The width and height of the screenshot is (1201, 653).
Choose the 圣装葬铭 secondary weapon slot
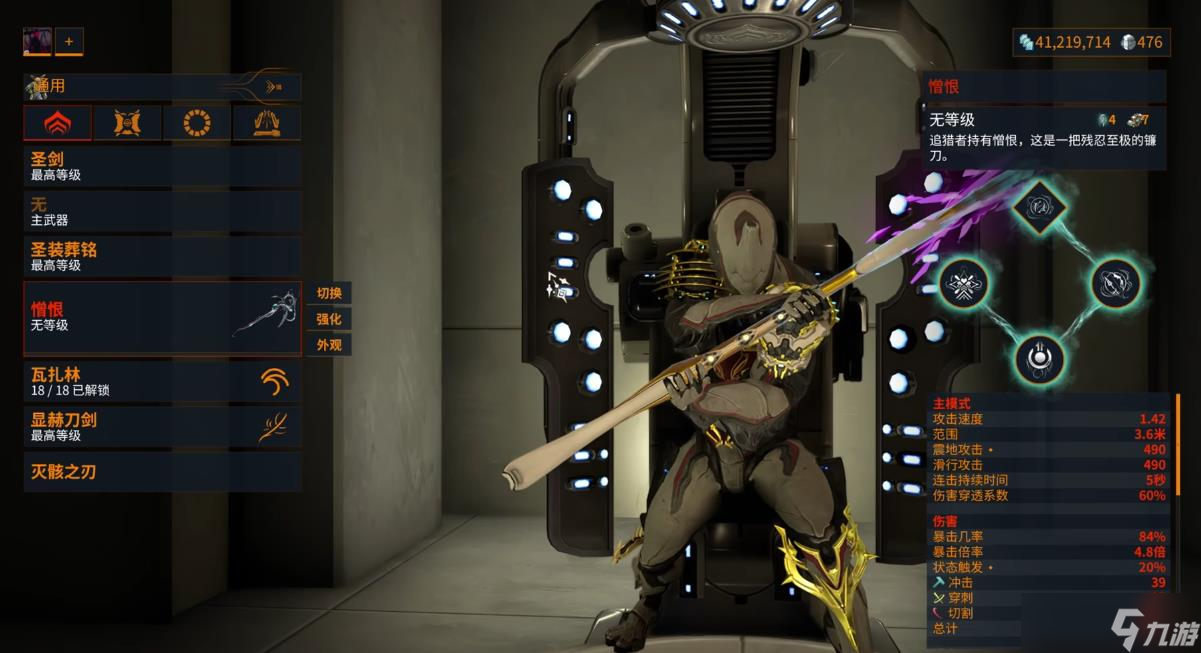(x=162, y=256)
